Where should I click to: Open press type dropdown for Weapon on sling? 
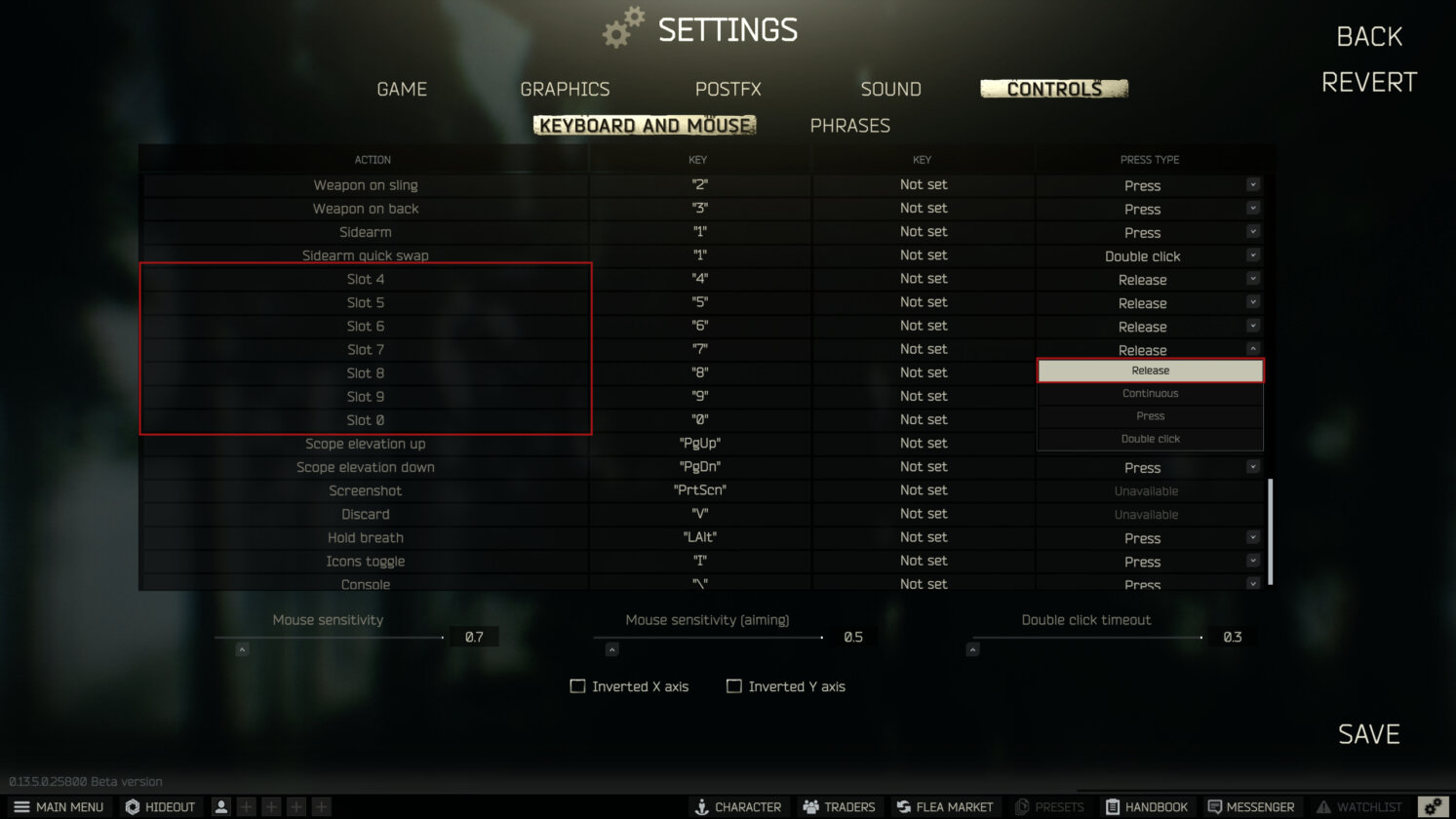pos(1254,184)
